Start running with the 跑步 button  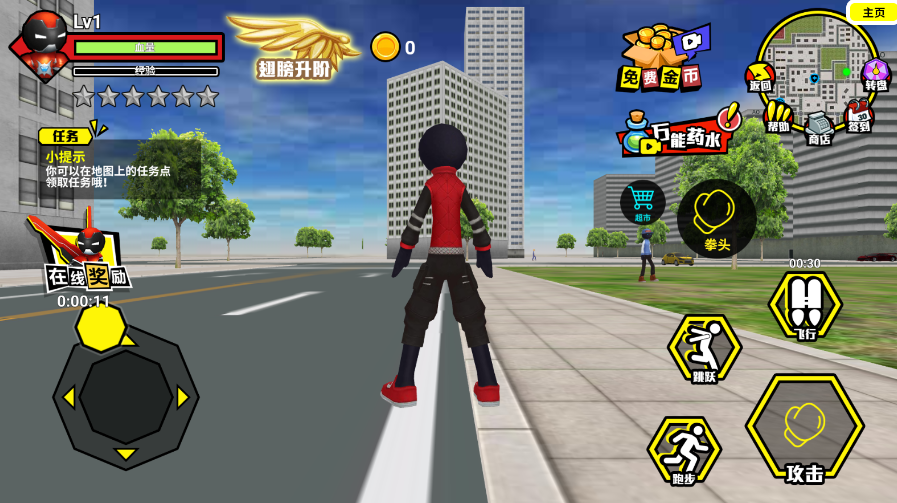pos(684,450)
